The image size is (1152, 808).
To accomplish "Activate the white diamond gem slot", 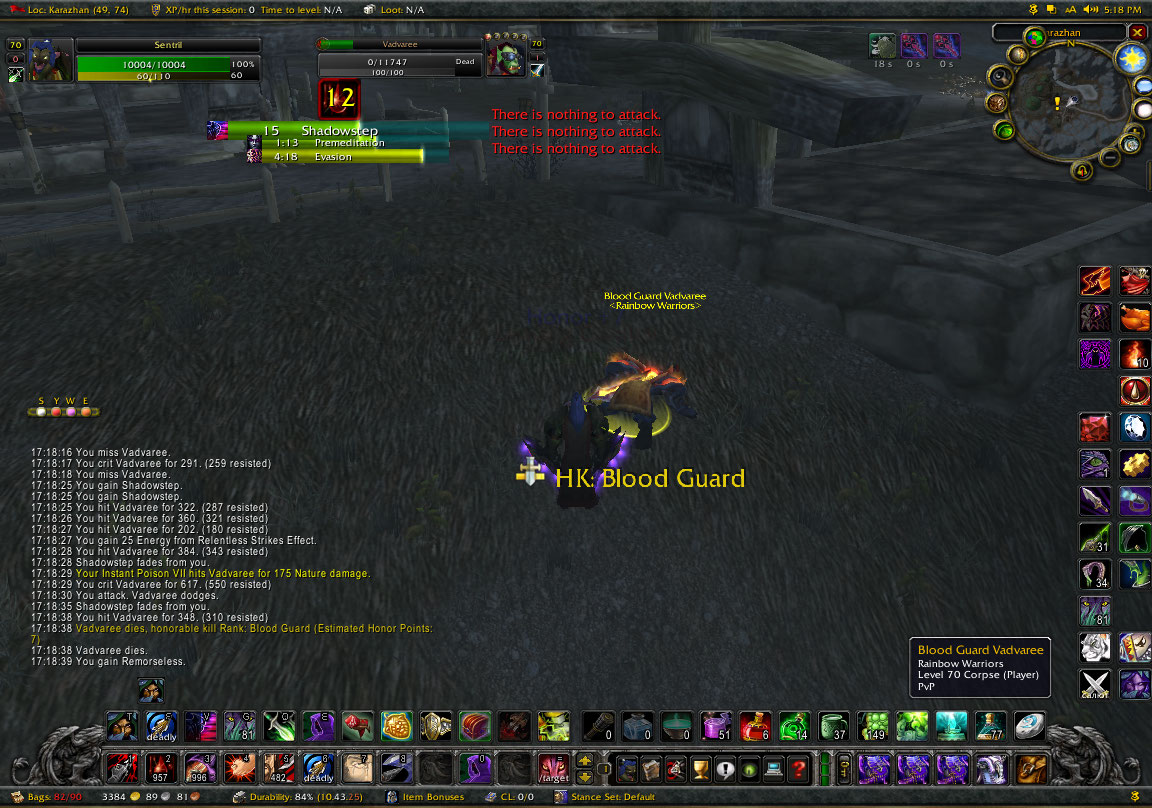I will (1133, 428).
